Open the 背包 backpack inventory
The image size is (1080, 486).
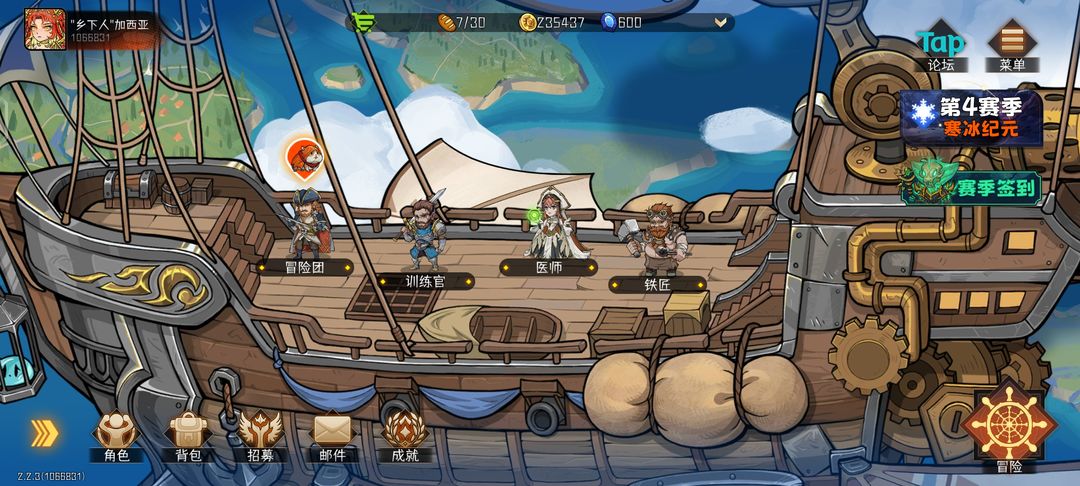188,436
